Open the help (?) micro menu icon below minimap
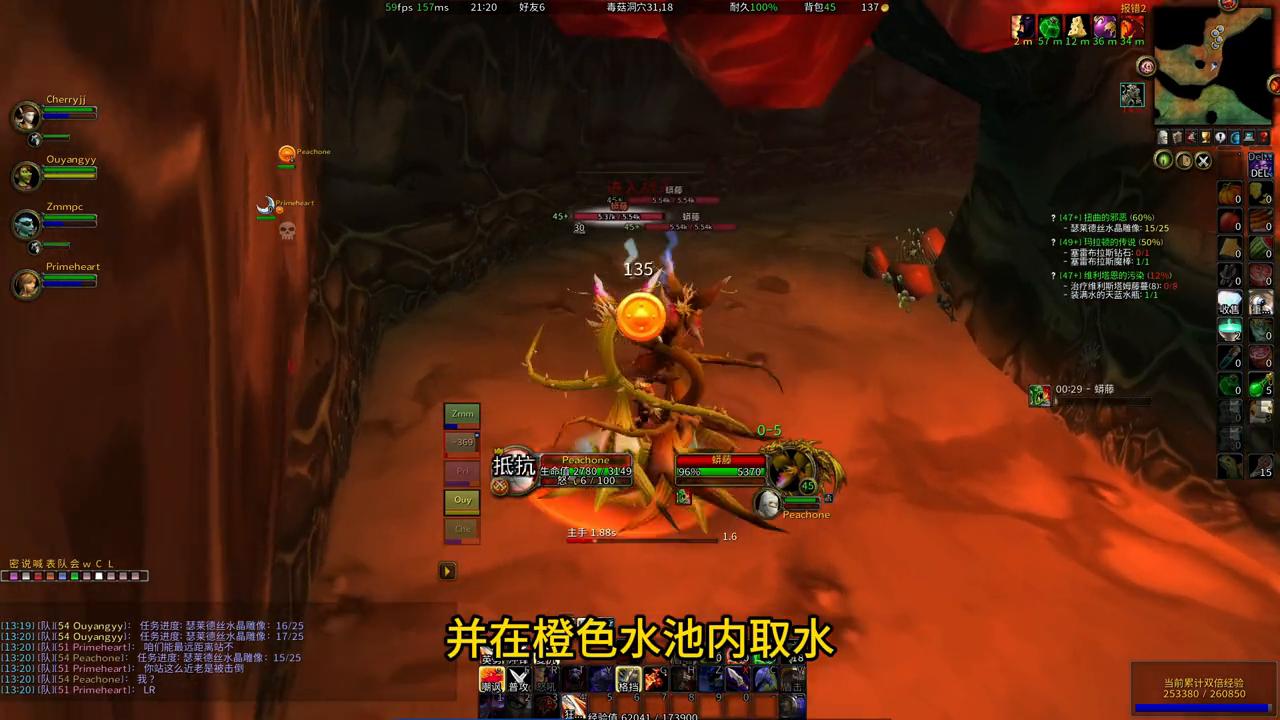 tap(1262, 137)
